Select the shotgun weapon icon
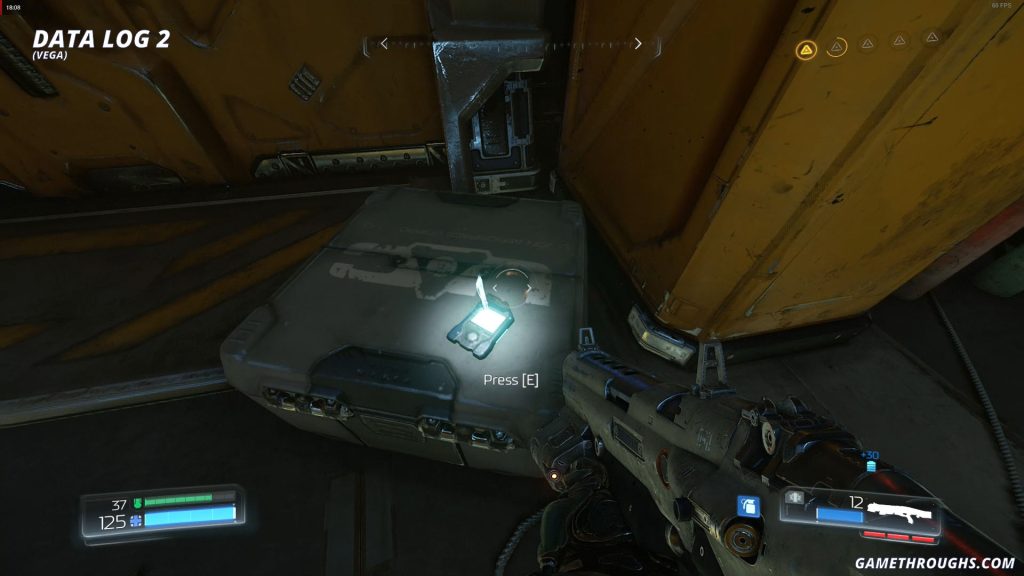Image resolution: width=1024 pixels, height=576 pixels. [902, 514]
